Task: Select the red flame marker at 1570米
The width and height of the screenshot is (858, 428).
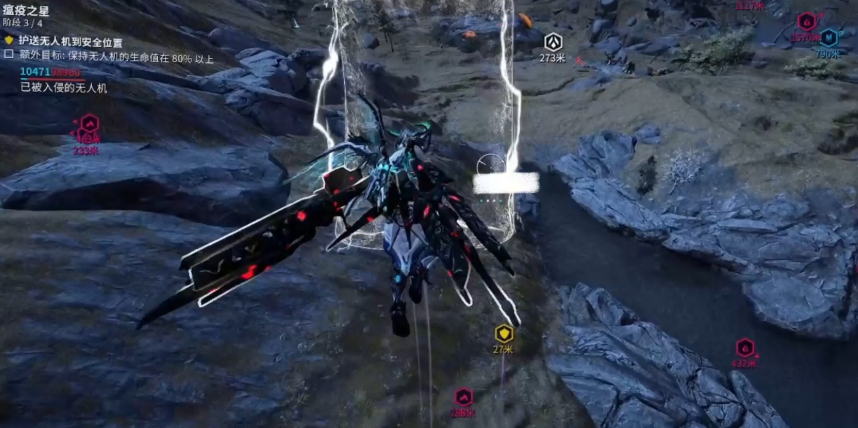Action: [x=806, y=21]
